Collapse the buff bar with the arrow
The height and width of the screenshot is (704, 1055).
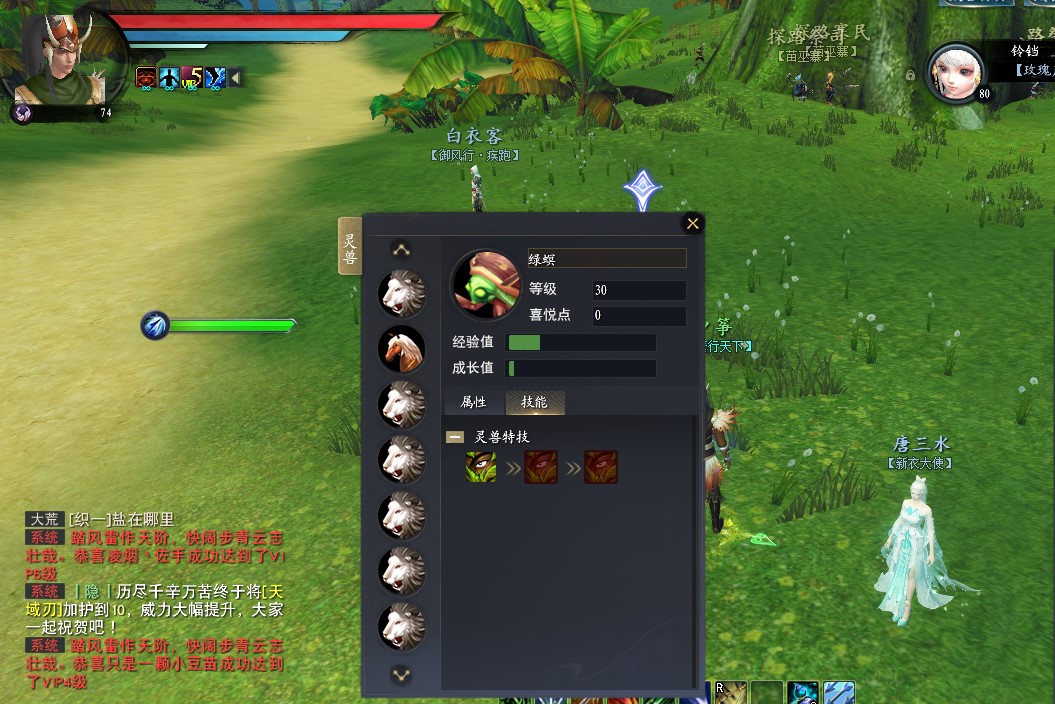pos(236,77)
